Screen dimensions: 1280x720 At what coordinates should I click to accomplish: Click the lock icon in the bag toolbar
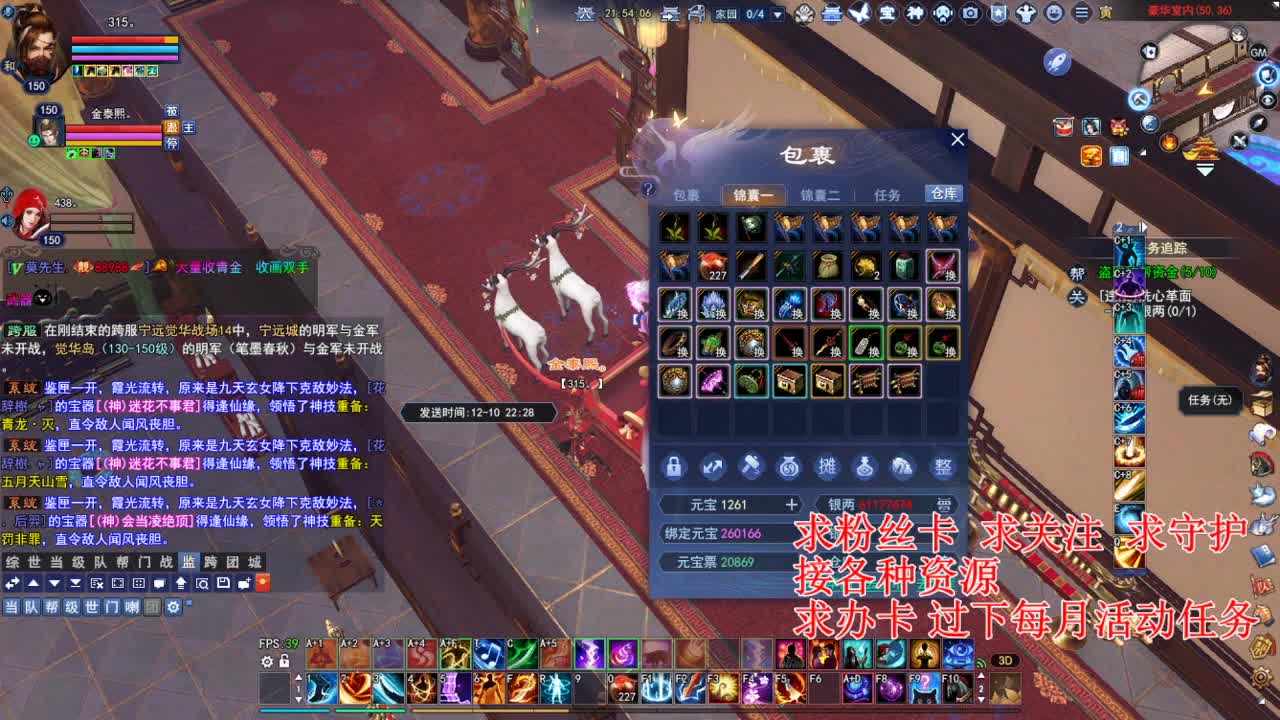click(x=674, y=466)
